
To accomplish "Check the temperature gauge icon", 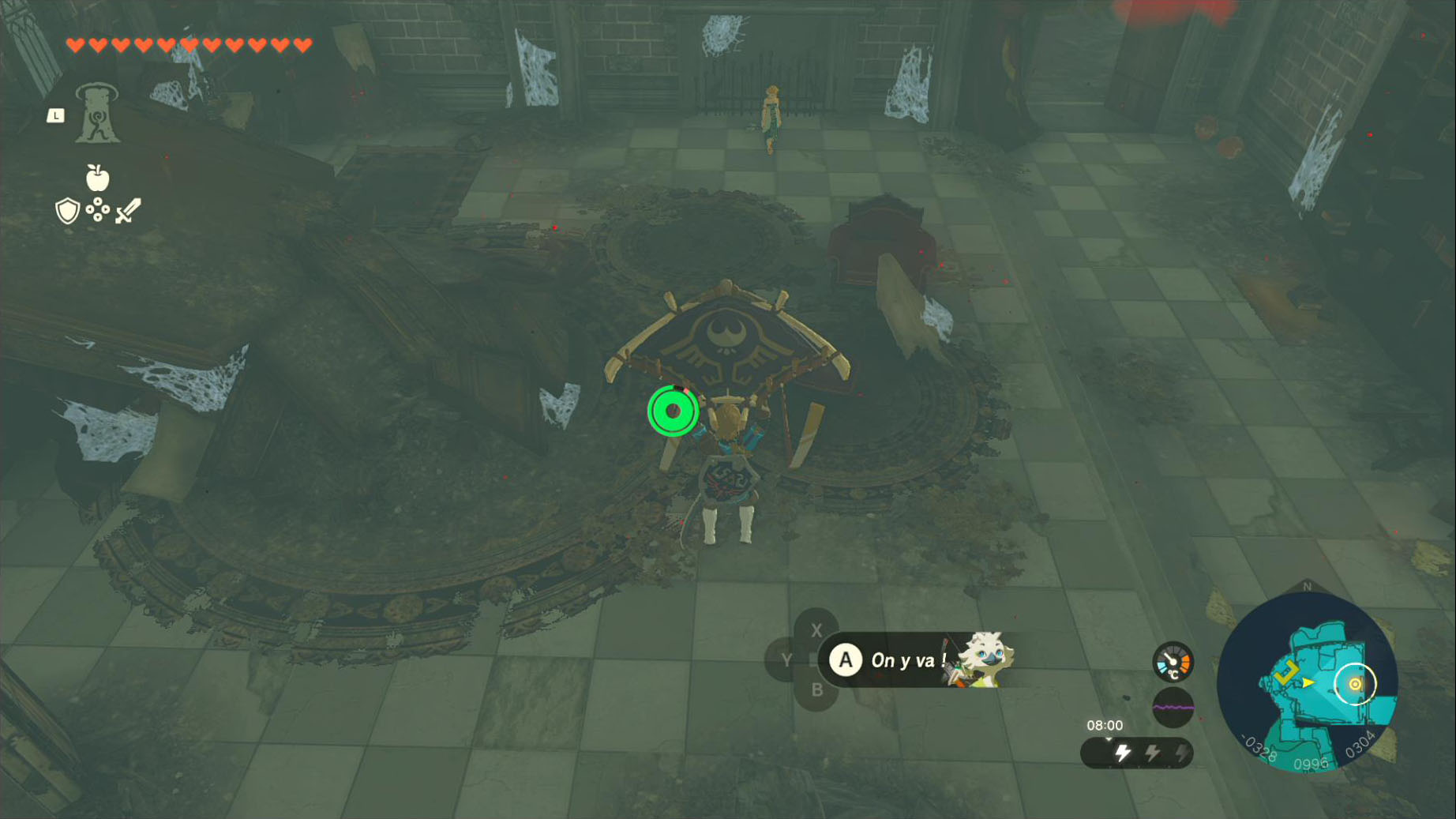I will click(1173, 662).
